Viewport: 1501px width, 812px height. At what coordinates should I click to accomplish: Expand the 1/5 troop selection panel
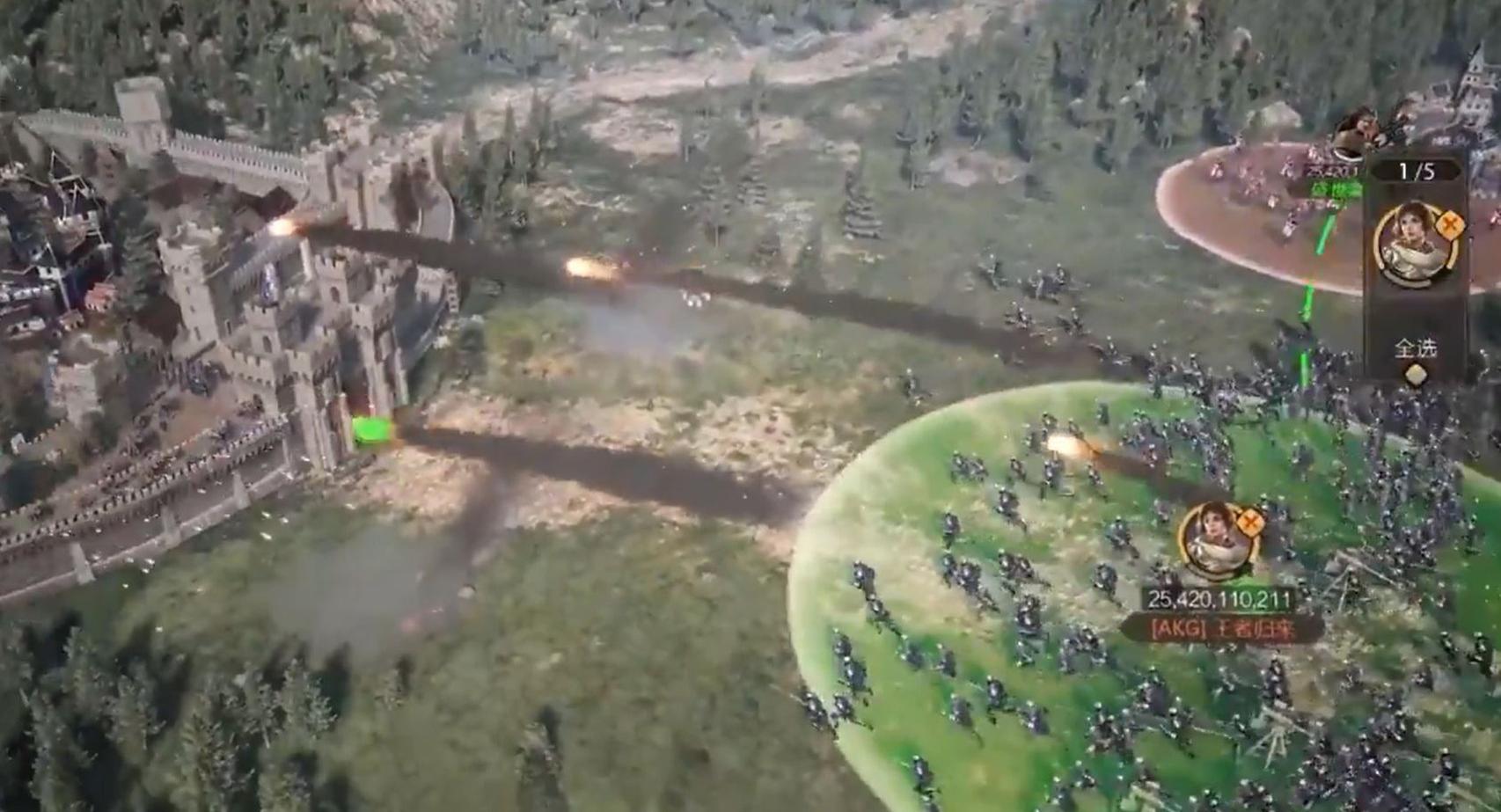coord(1417,168)
